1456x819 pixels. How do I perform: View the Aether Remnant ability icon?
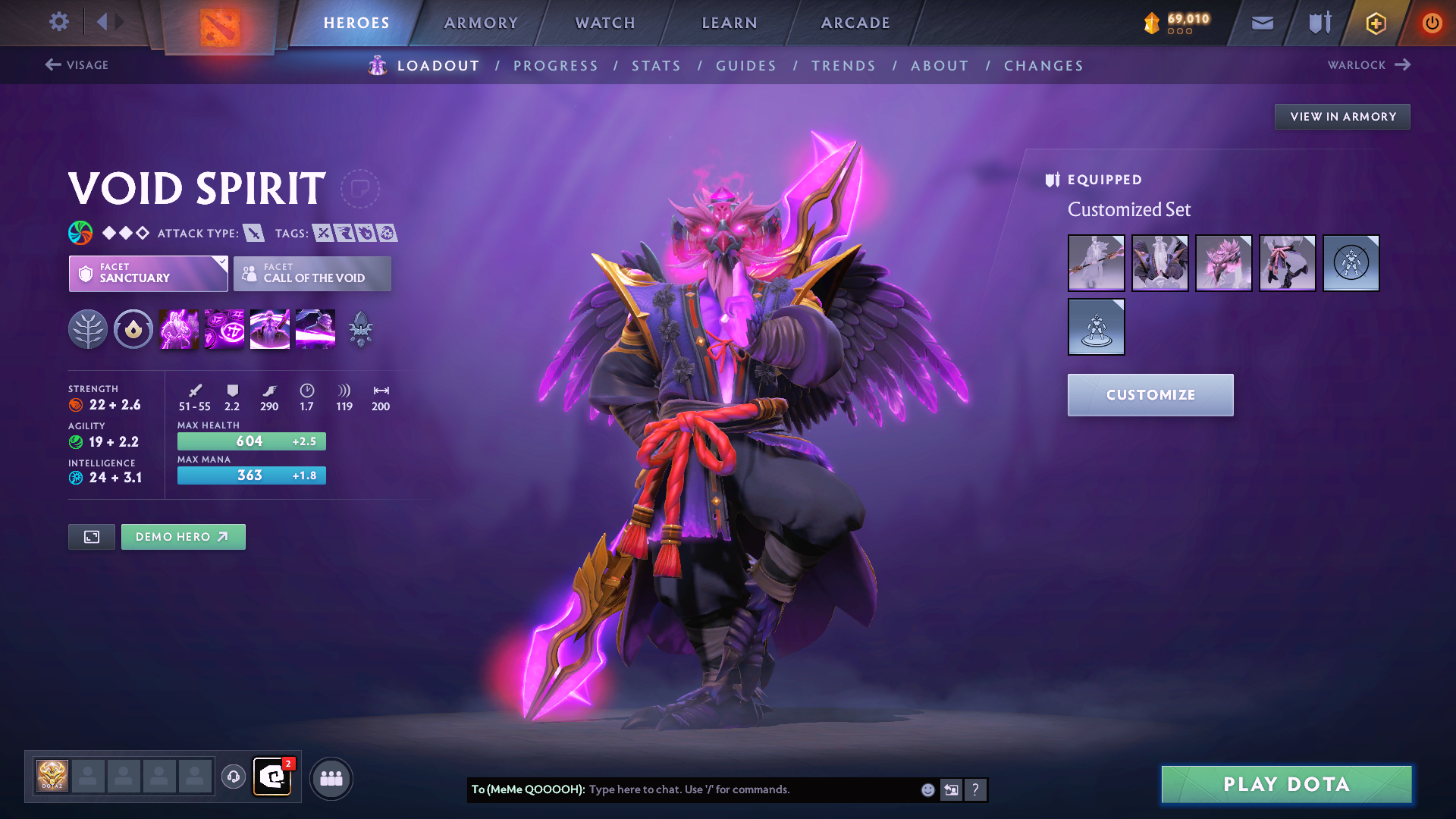pos(179,328)
